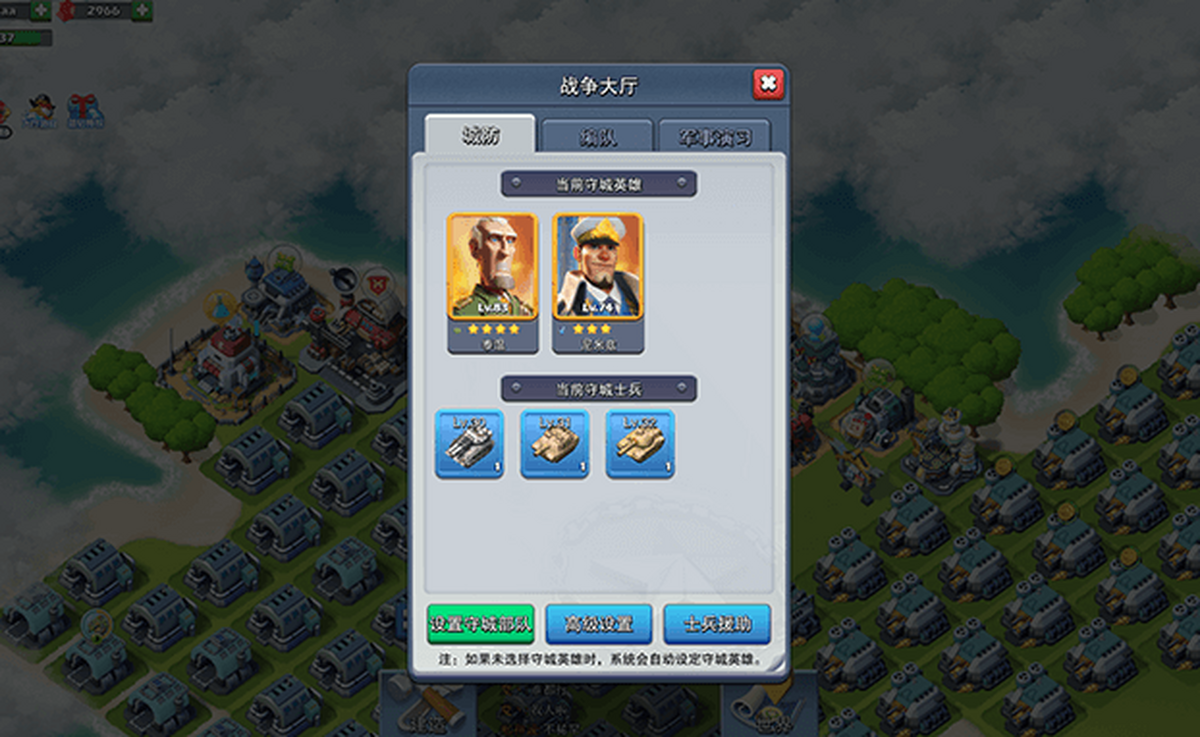Switch to the 编队 tab

click(x=596, y=138)
